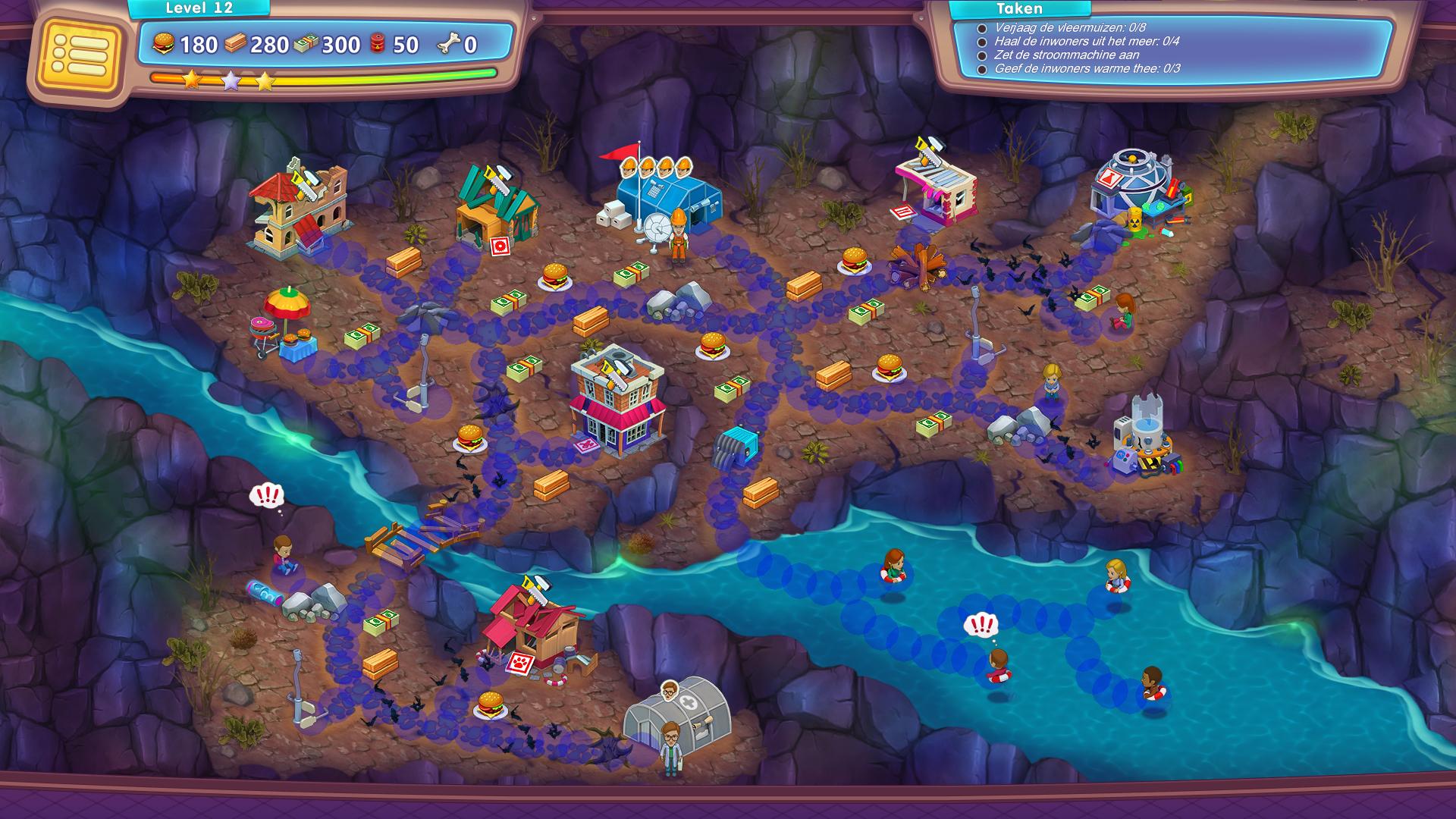Click the worker helmet icons above the blue tent
Viewport: 1456px width, 819px height.
pos(657,167)
